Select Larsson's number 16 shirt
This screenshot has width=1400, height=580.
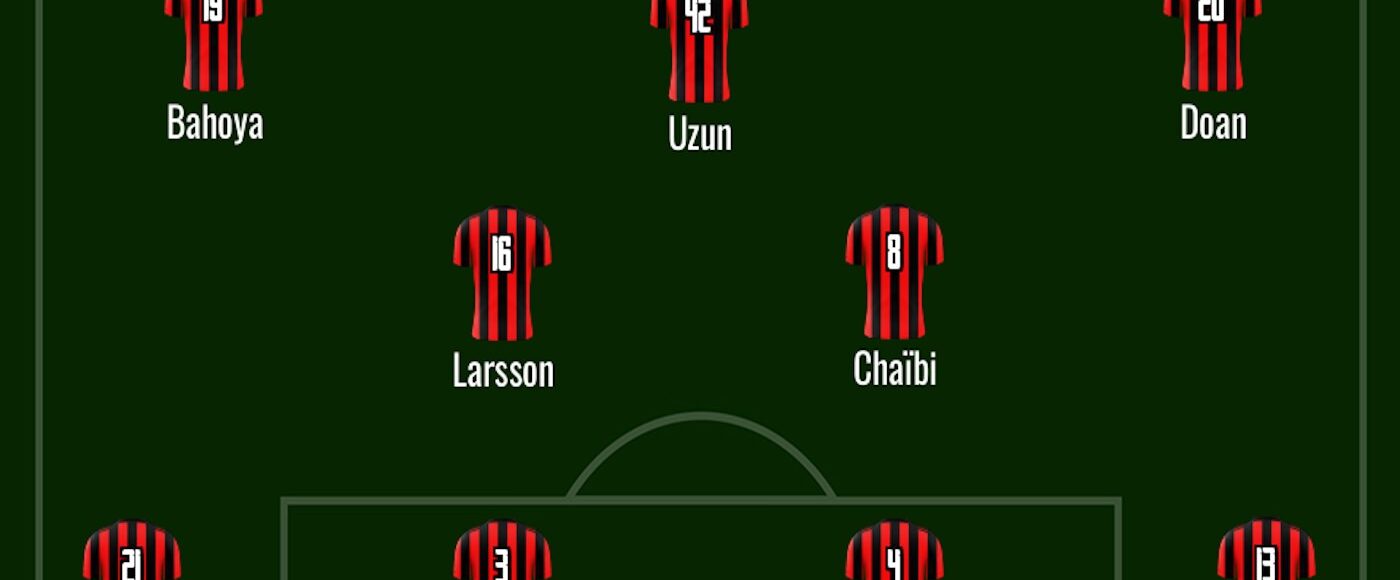pyautogui.click(x=502, y=272)
